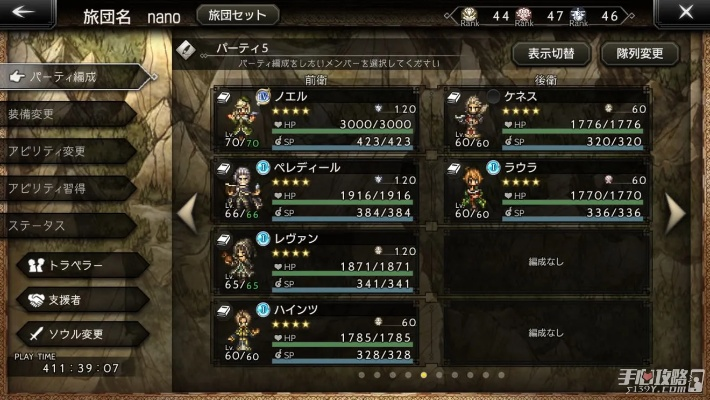Pick party member ハインツ
The width and height of the screenshot is (710, 400).
click(x=323, y=332)
